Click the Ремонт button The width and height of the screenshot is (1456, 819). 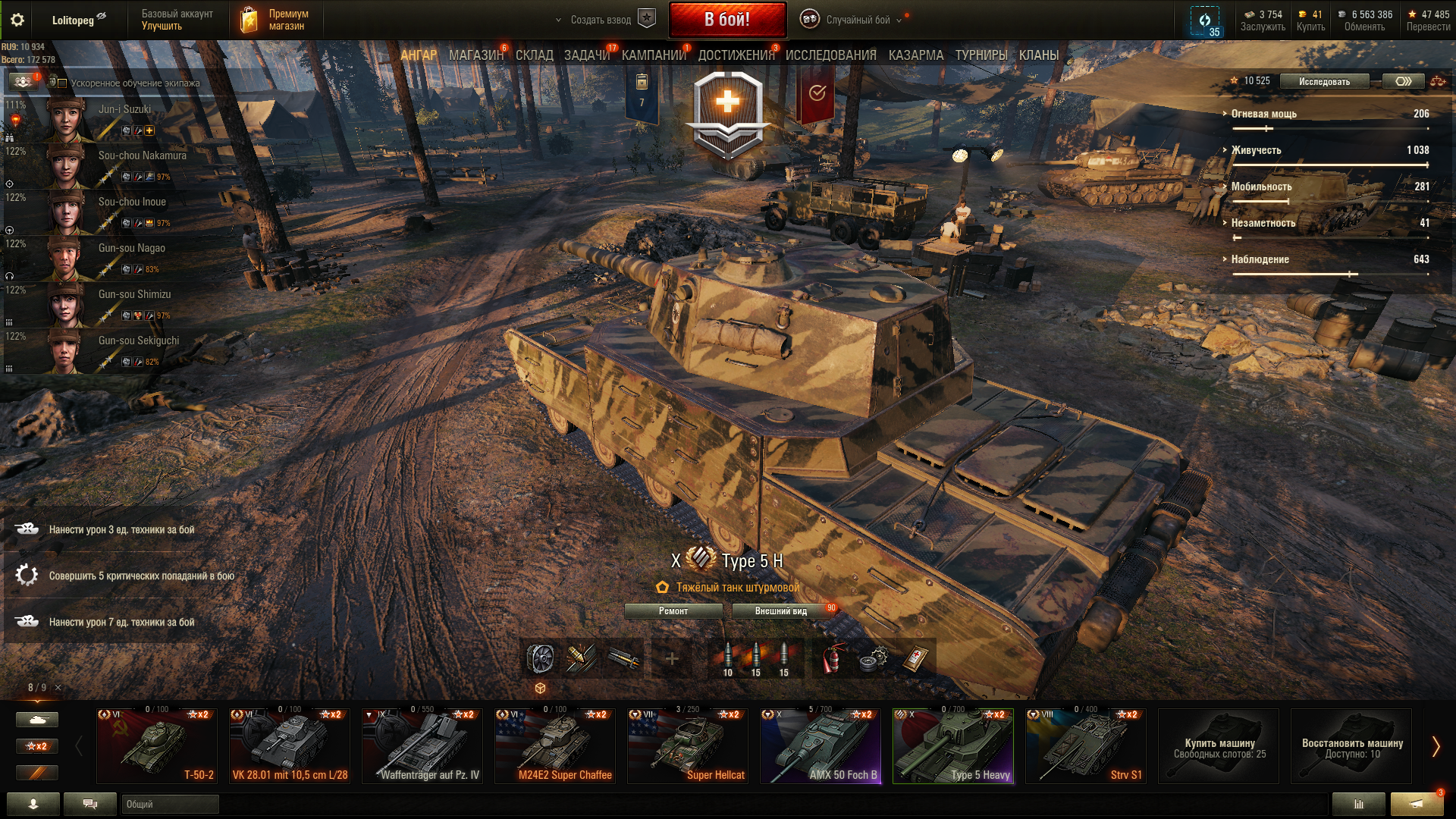673,611
